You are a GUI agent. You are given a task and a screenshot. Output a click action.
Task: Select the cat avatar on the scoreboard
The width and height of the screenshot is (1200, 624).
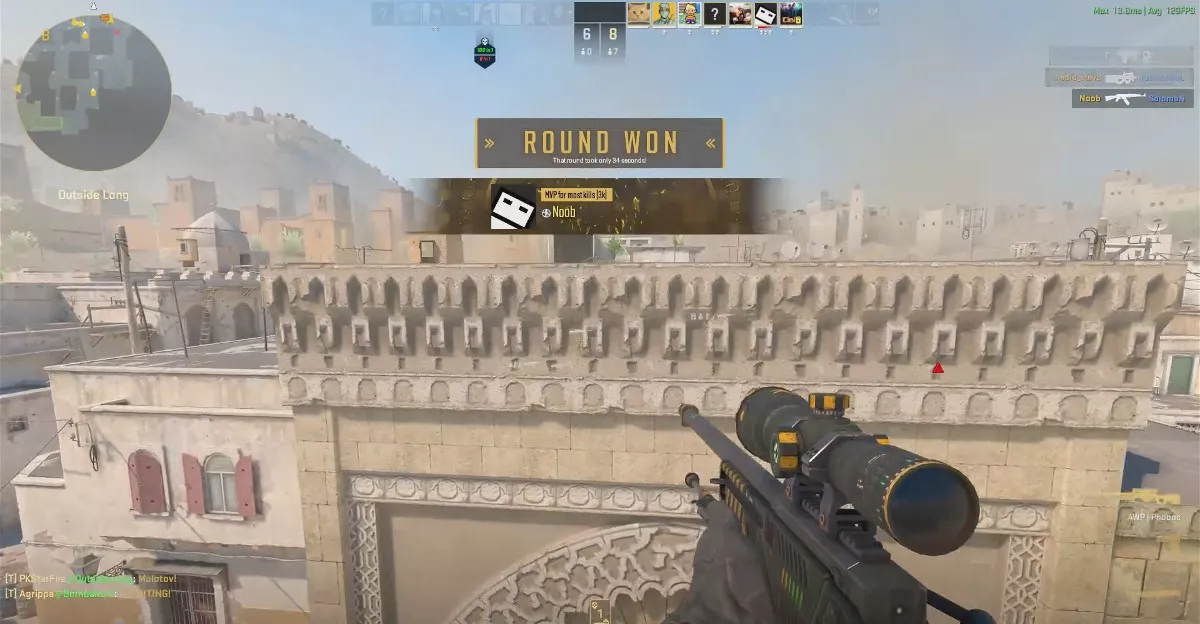[638, 14]
